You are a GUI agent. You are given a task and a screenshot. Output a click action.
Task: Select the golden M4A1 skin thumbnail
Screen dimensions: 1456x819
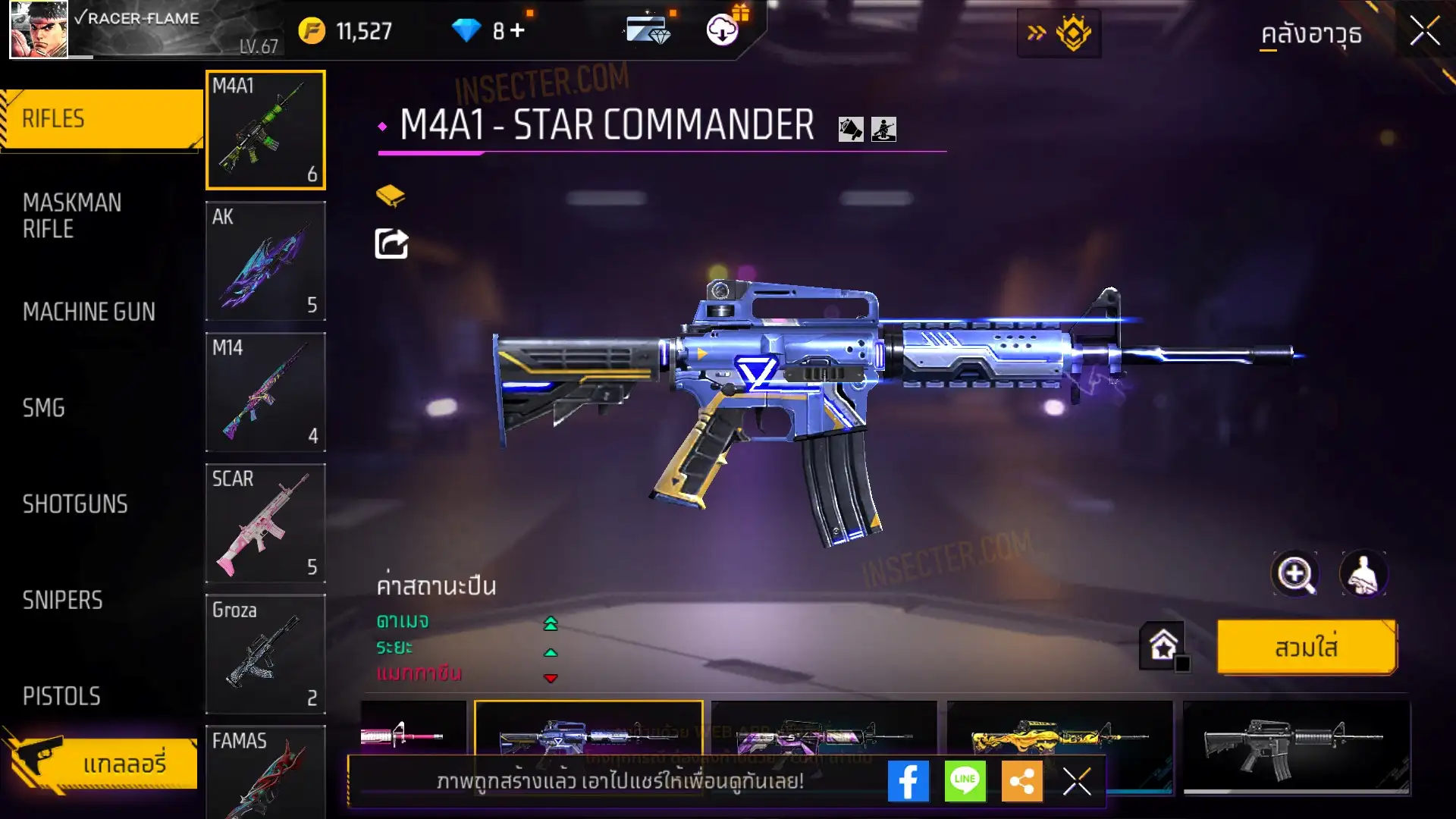pos(1059,737)
